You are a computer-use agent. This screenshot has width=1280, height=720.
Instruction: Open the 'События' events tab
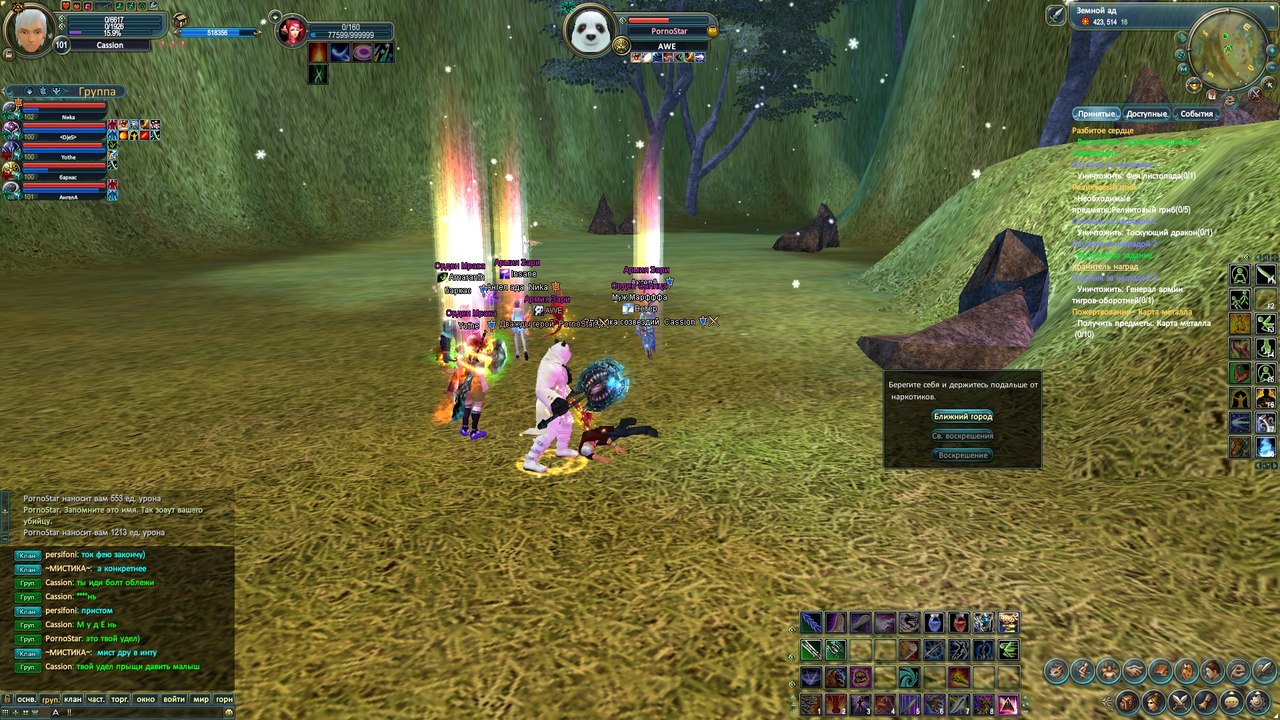click(x=1196, y=114)
